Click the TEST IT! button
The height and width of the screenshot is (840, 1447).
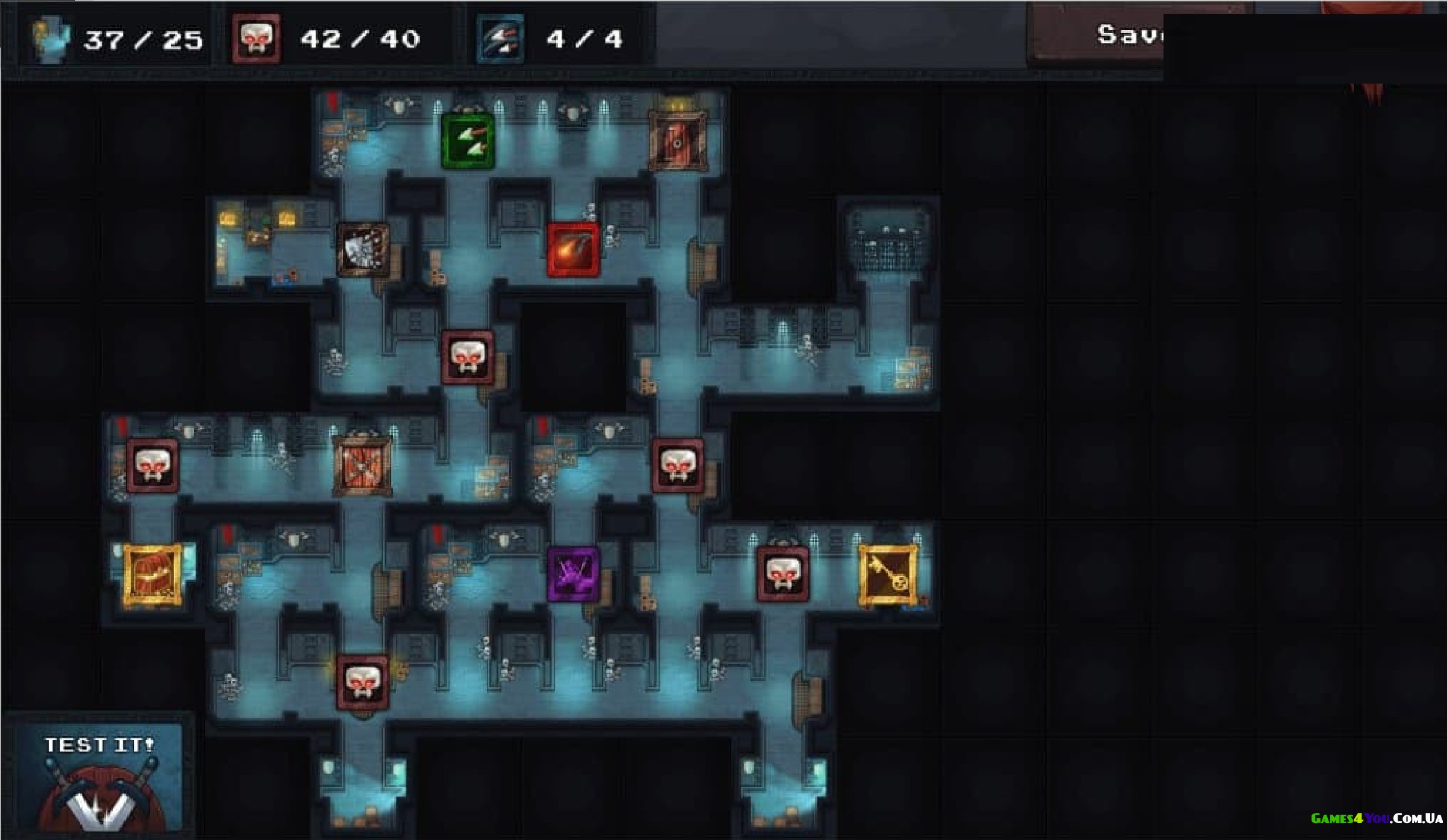(x=99, y=776)
